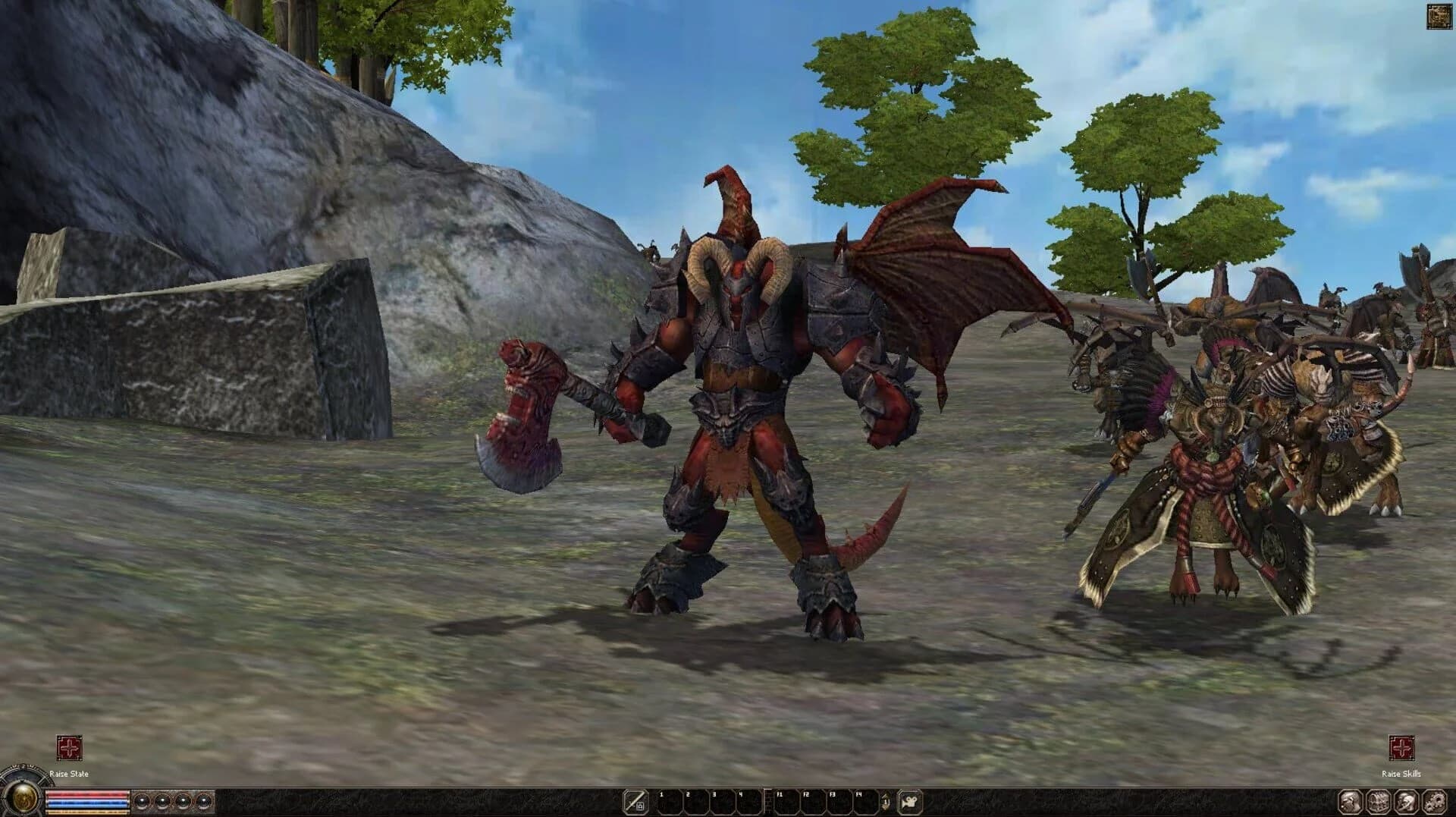
Task: Toggle the hotbar lock beside the sword icon
Action: tap(641, 806)
